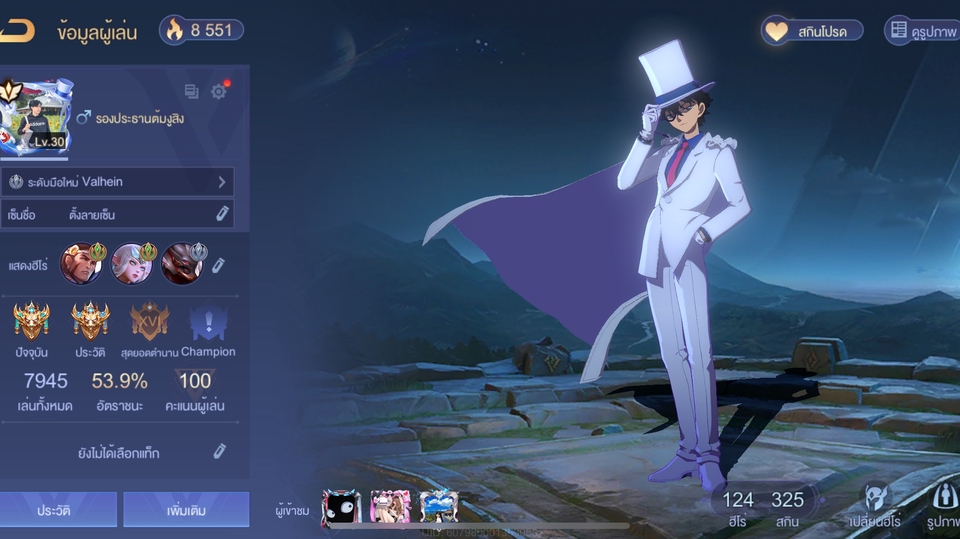Open the view picture button
Viewport: 960px width, 539px height.
point(922,31)
